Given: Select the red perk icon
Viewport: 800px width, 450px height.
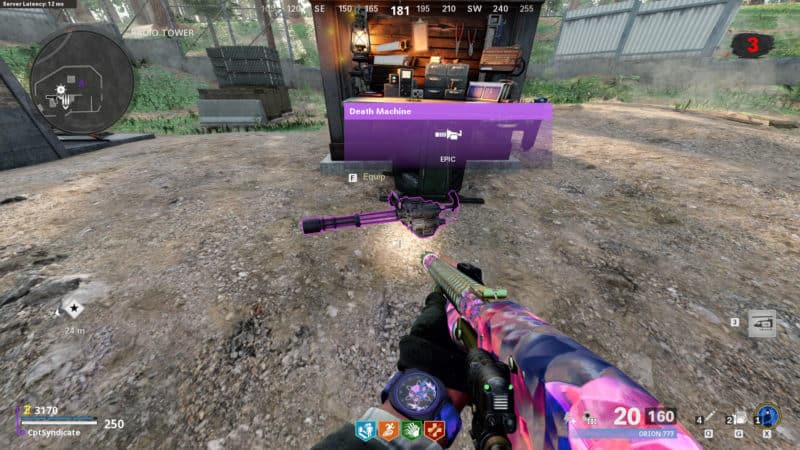Looking at the screenshot, I should pos(435,431).
